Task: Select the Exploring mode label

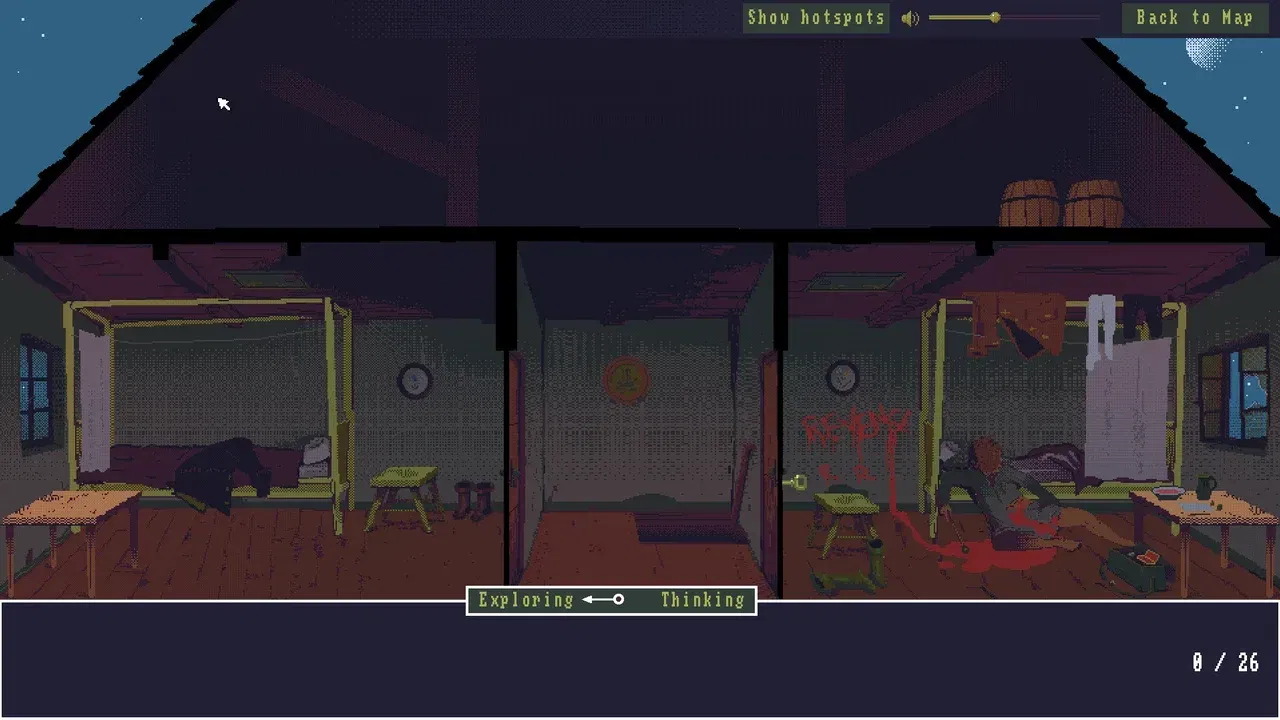Action: (524, 600)
